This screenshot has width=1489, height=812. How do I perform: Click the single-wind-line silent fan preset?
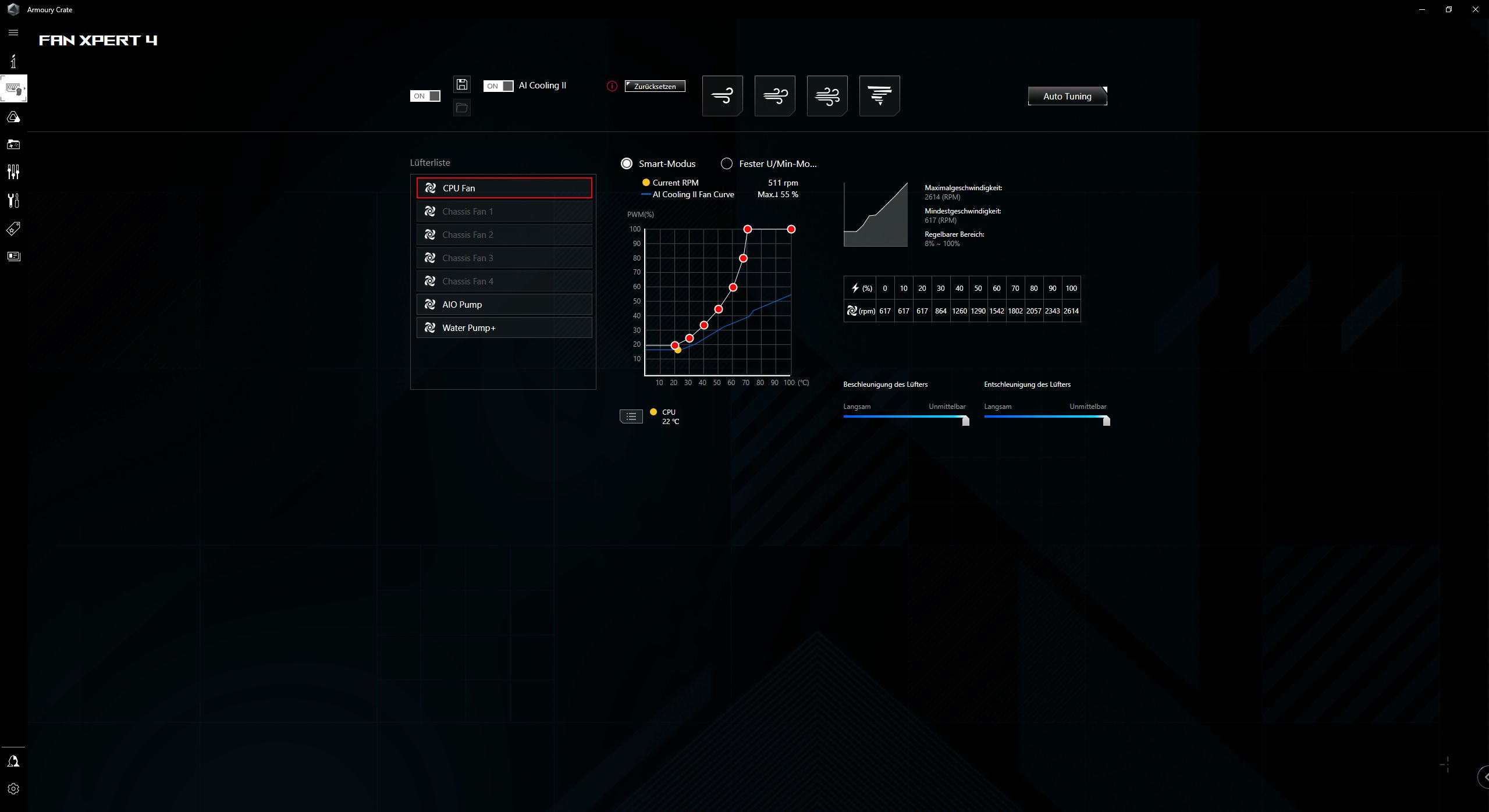722,95
